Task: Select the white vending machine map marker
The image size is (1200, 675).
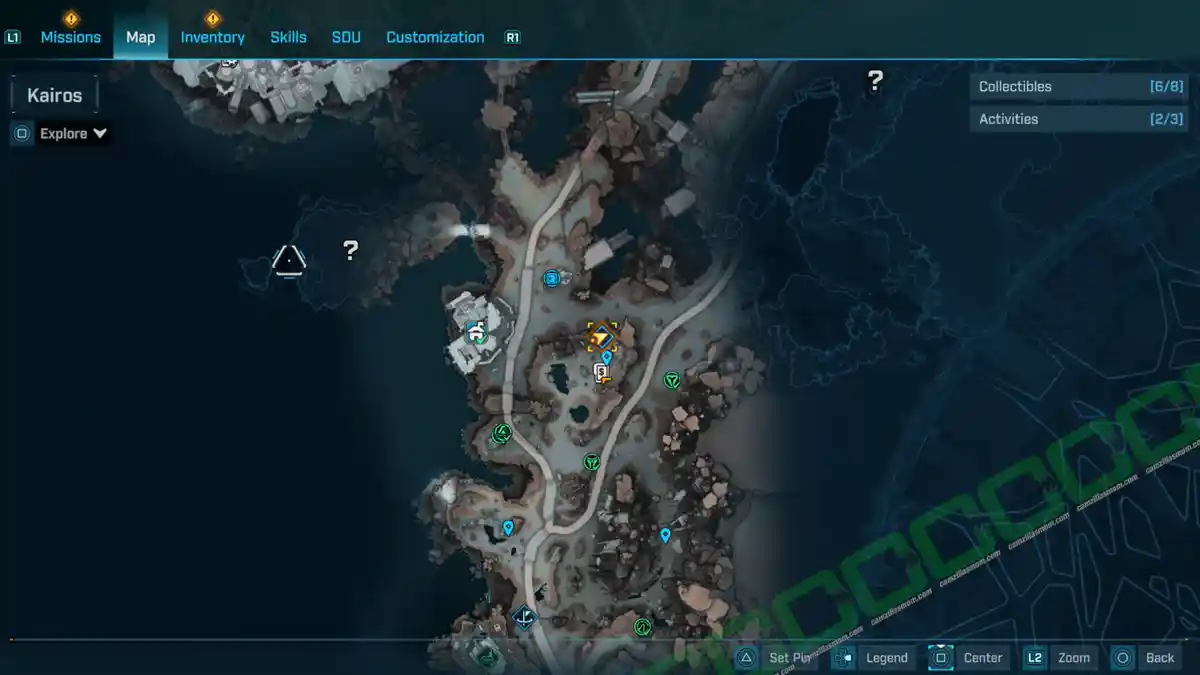Action: click(601, 373)
